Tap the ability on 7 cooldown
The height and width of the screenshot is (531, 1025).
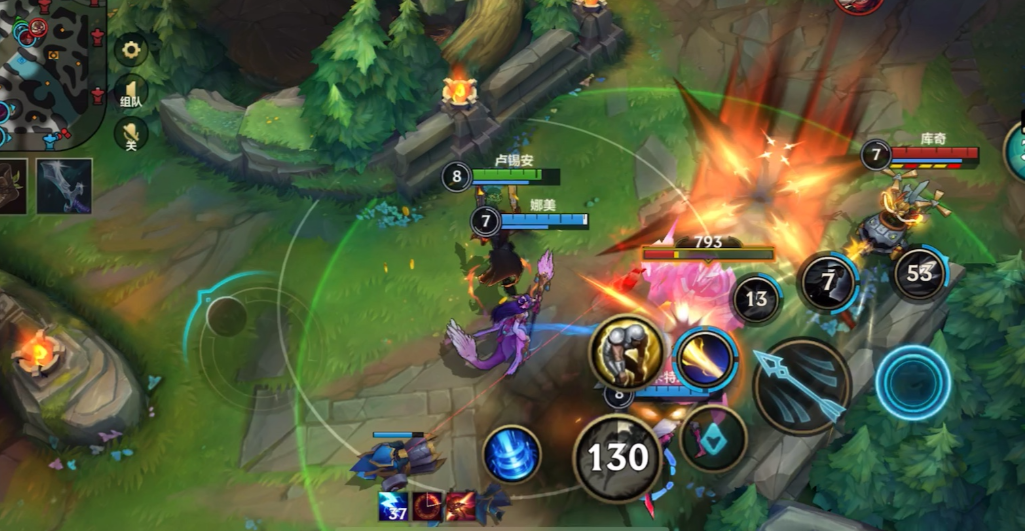pos(828,282)
